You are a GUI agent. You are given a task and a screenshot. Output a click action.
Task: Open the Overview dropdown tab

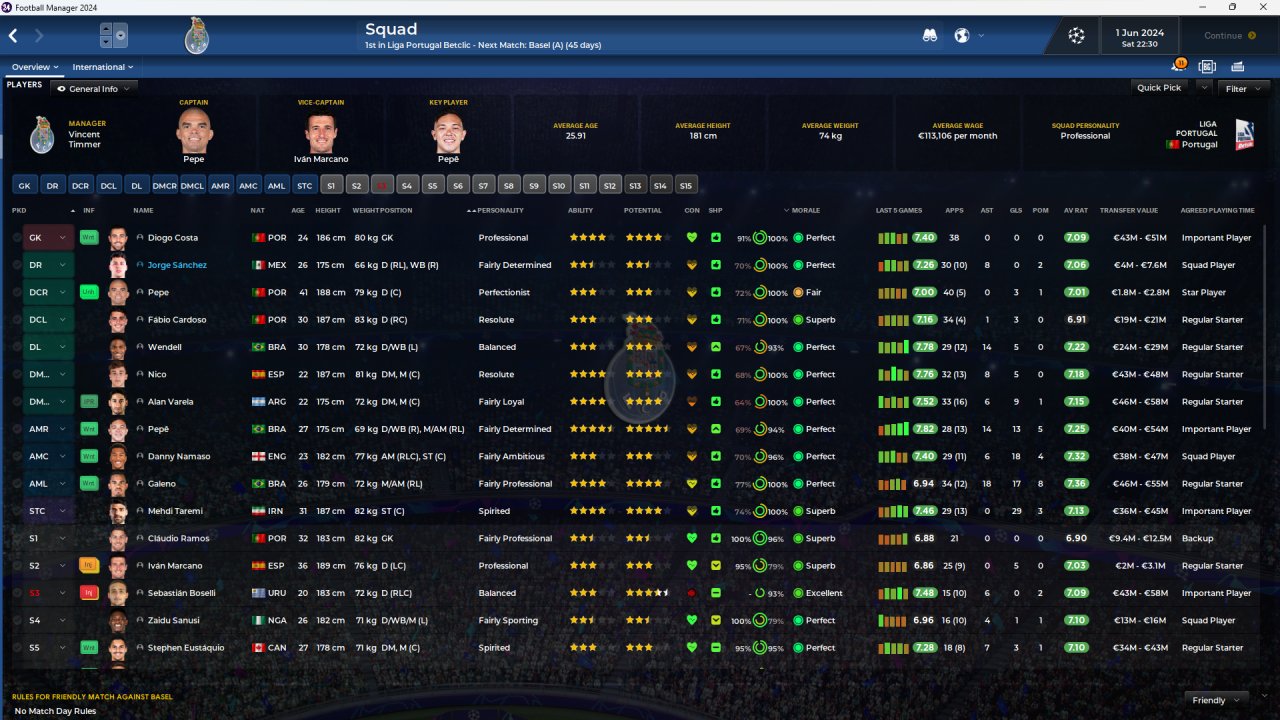pyautogui.click(x=35, y=67)
